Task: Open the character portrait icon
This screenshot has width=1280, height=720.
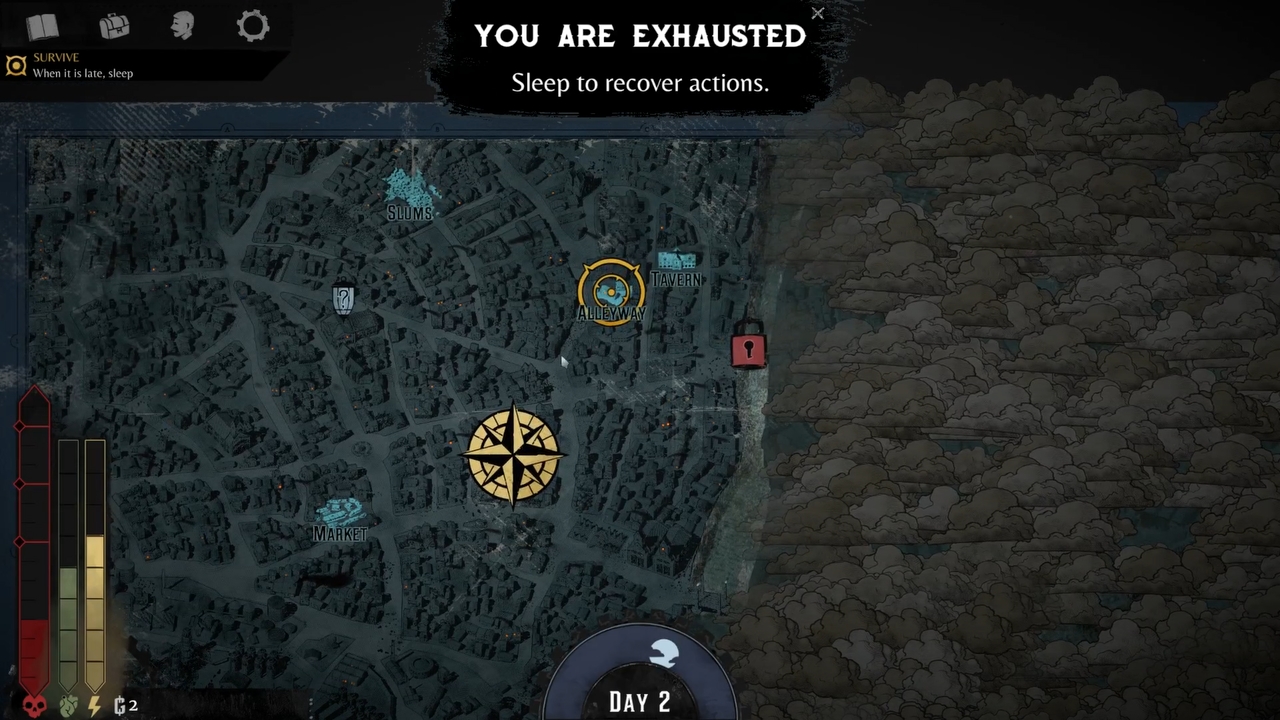Action: click(x=182, y=27)
